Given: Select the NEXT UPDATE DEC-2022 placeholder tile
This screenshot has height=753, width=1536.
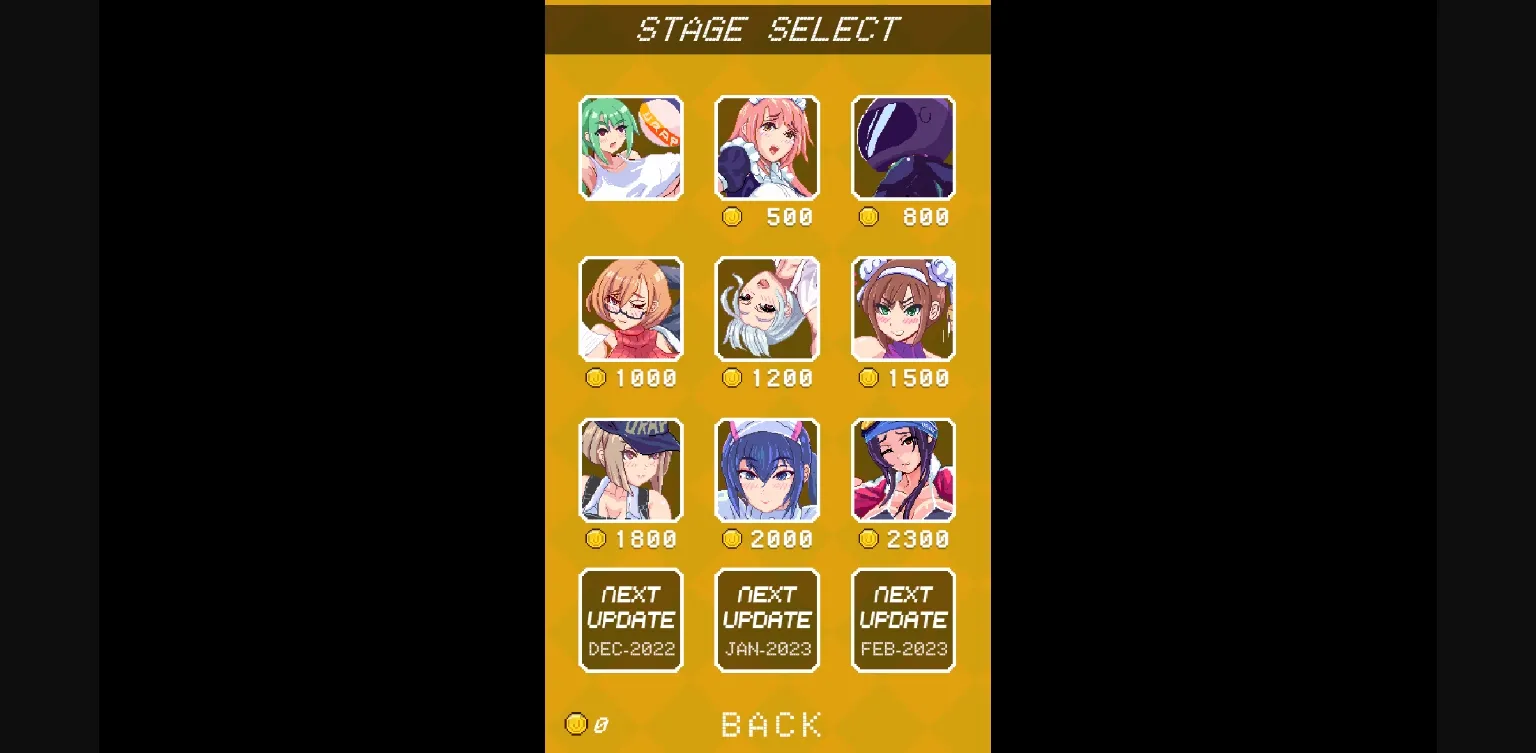Looking at the screenshot, I should (631, 619).
